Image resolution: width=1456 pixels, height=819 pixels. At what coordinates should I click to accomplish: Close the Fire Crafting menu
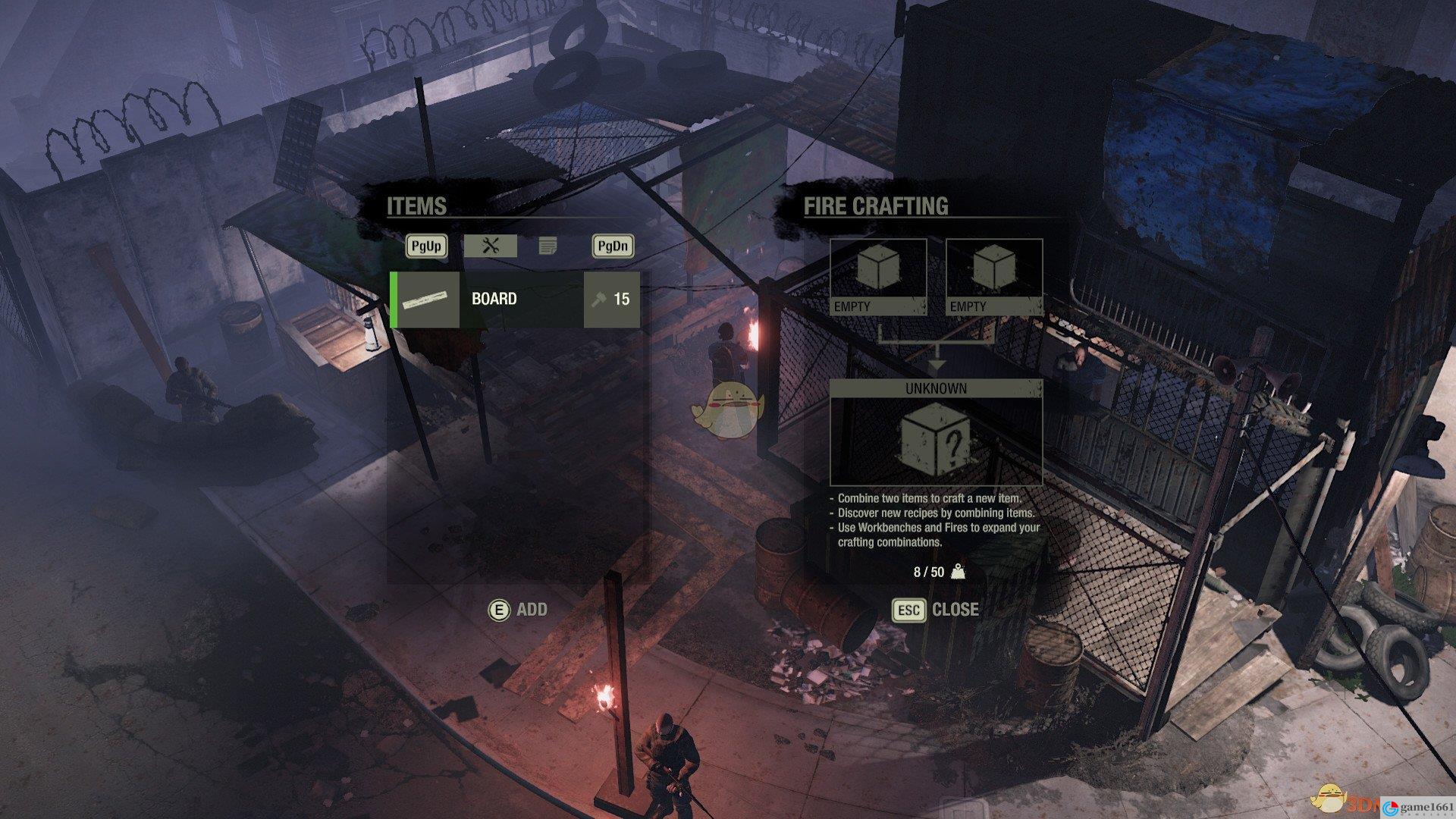tap(935, 610)
